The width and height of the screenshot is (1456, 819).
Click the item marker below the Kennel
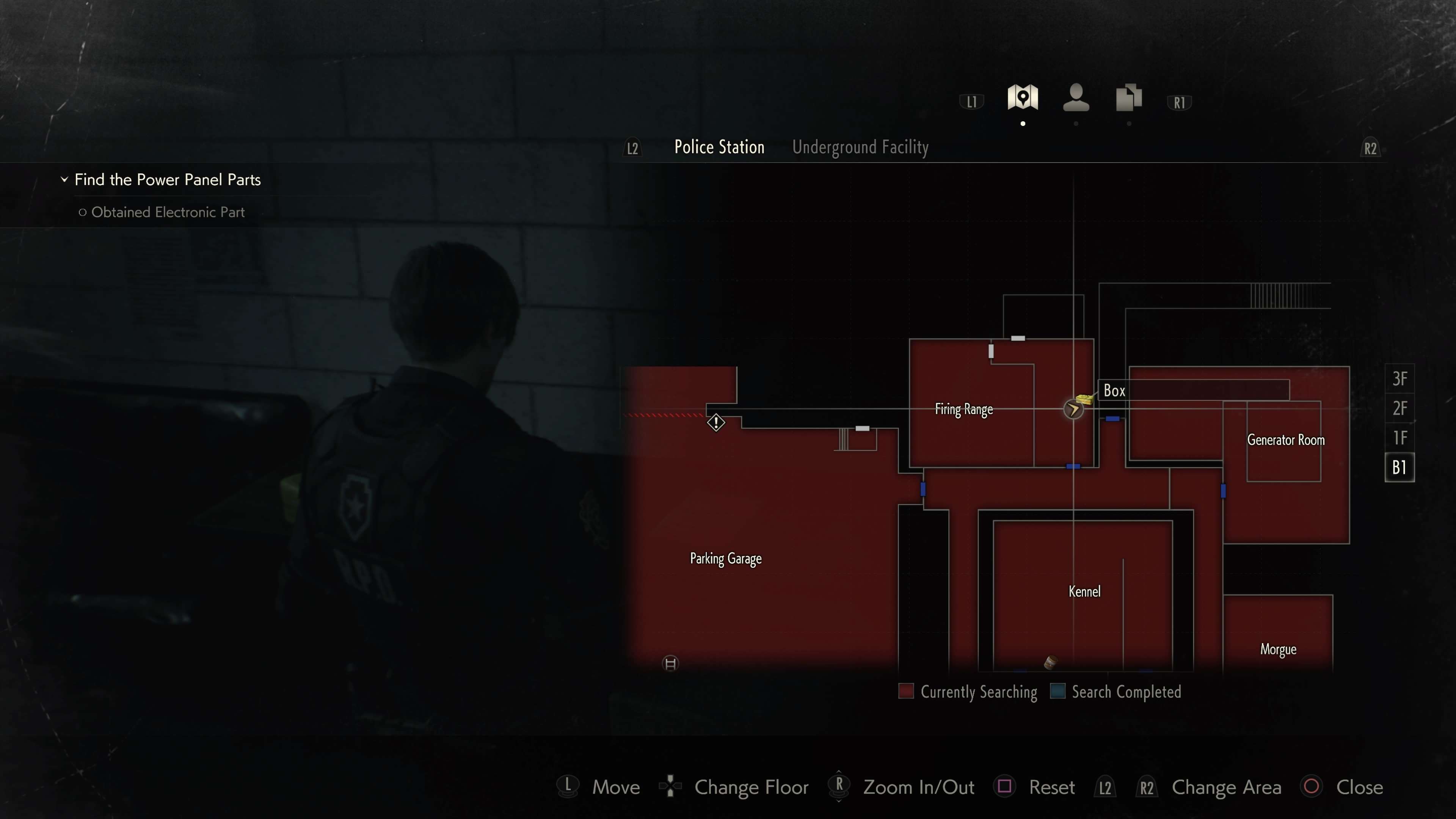tap(1050, 662)
